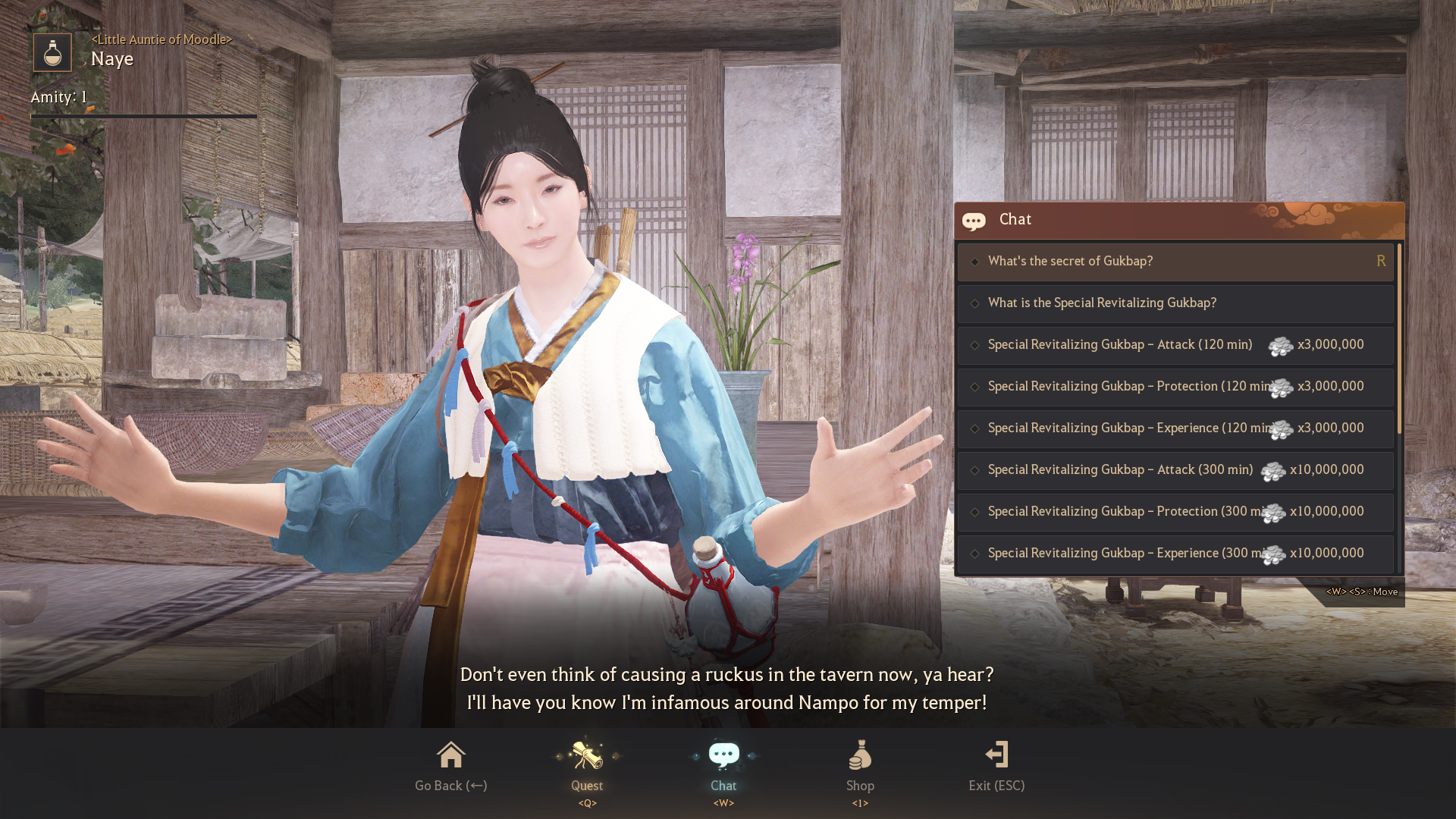Open the Chat option in bottom bar

(723, 766)
